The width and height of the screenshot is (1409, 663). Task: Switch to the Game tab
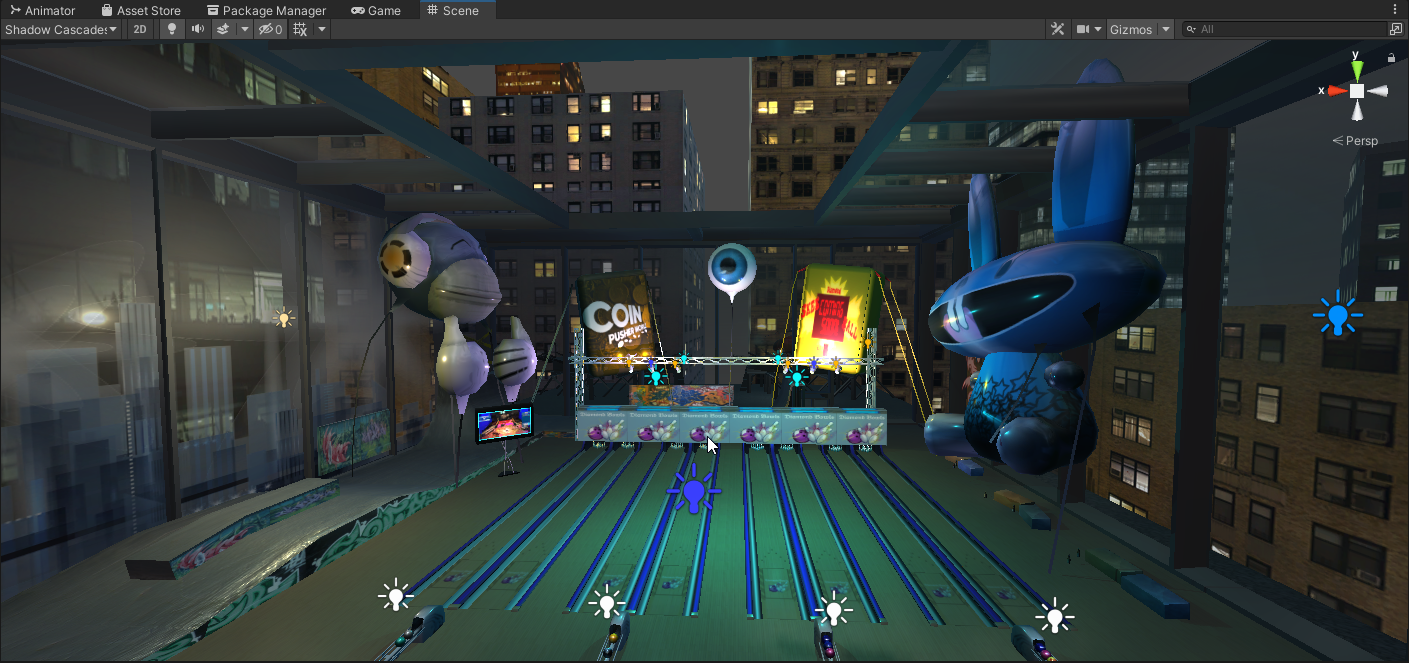376,10
